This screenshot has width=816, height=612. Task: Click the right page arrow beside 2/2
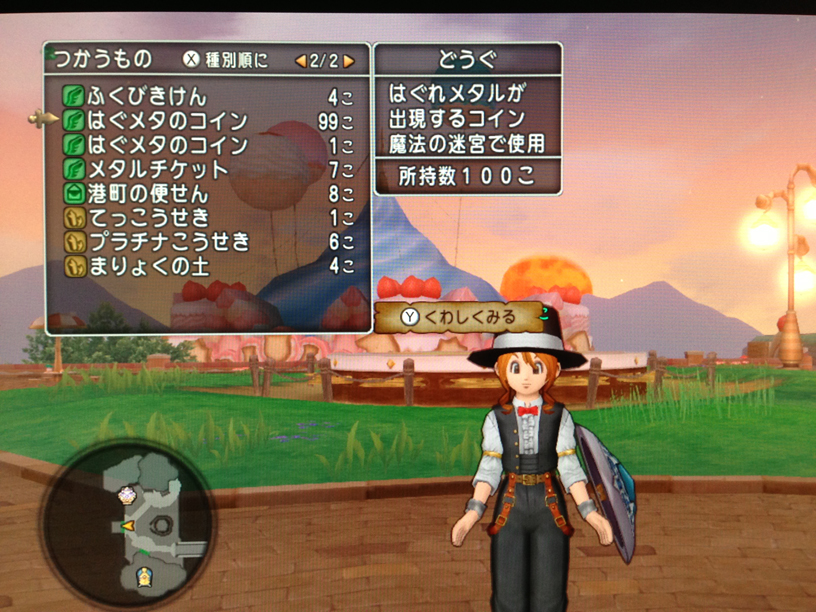click(349, 61)
